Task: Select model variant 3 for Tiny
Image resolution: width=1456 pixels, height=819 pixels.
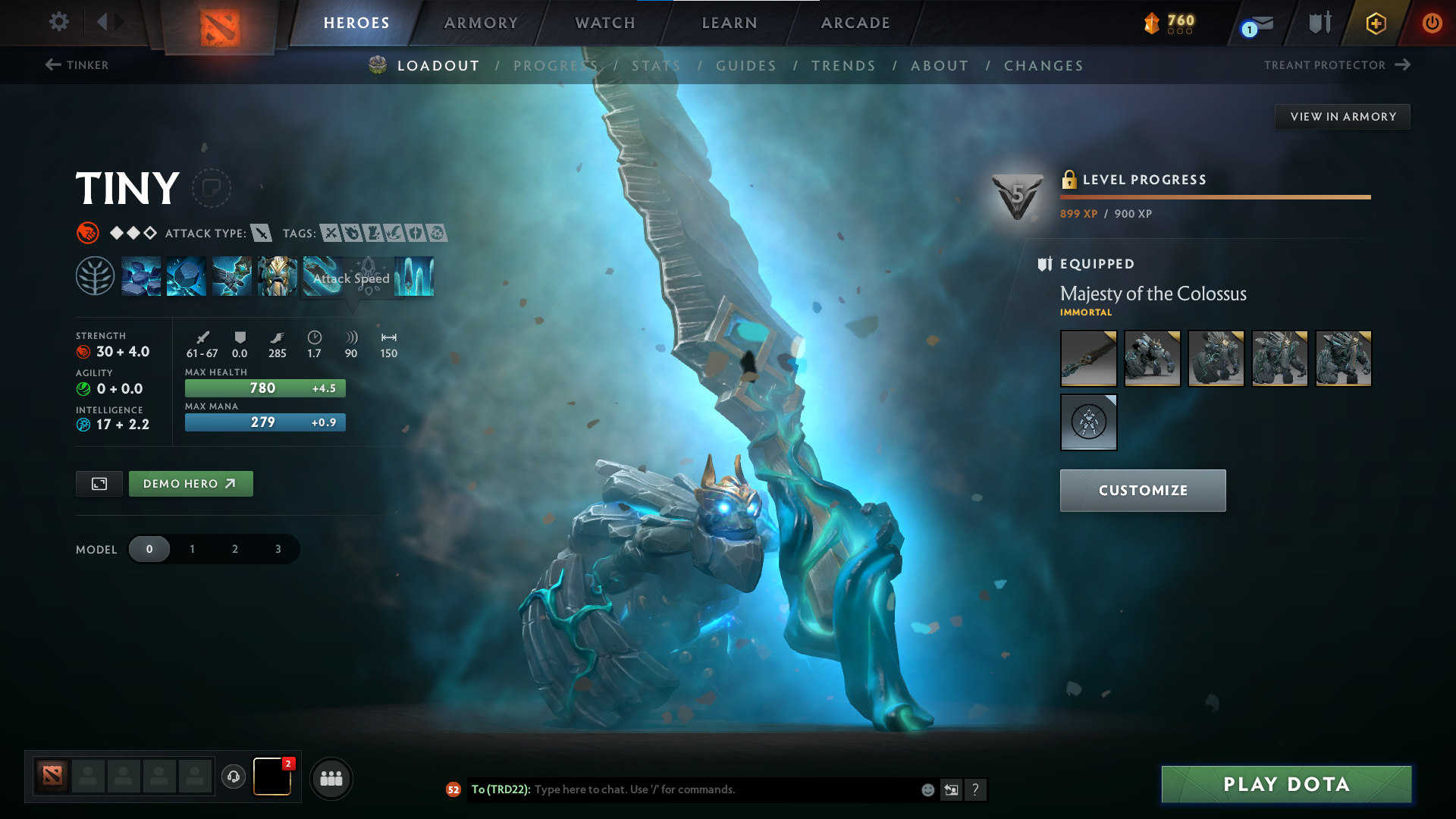Action: (x=277, y=548)
